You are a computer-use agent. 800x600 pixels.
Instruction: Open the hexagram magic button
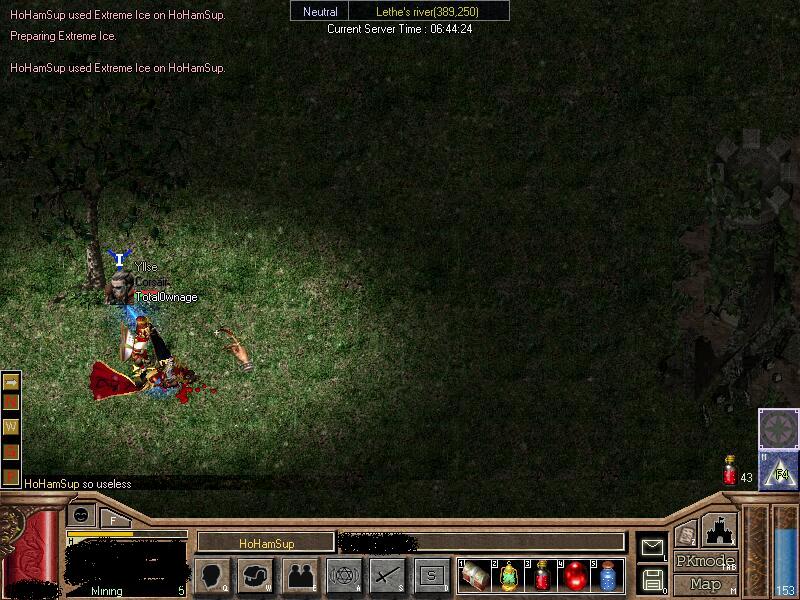coord(344,575)
